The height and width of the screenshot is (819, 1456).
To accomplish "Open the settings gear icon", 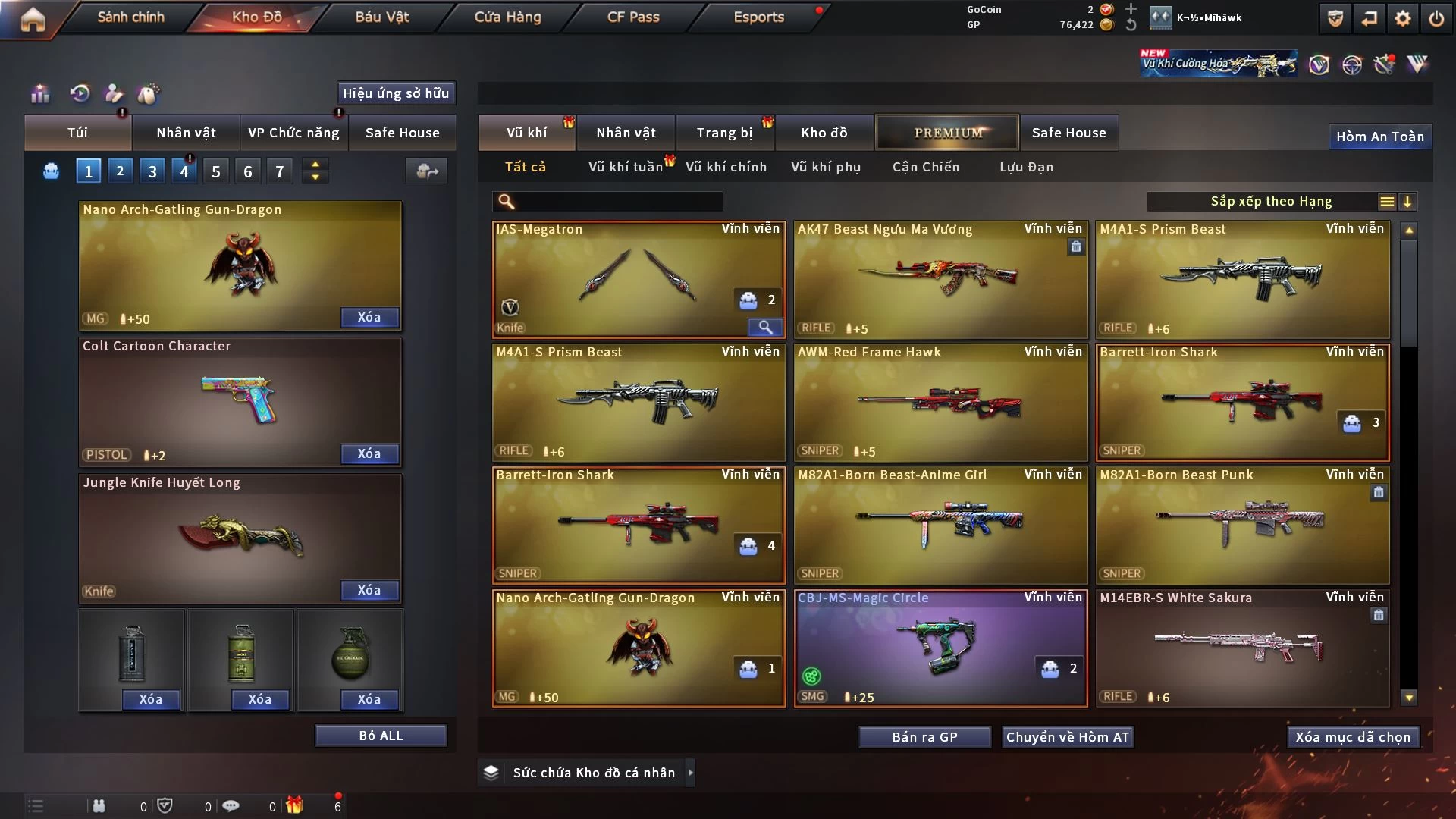I will coord(1402,18).
